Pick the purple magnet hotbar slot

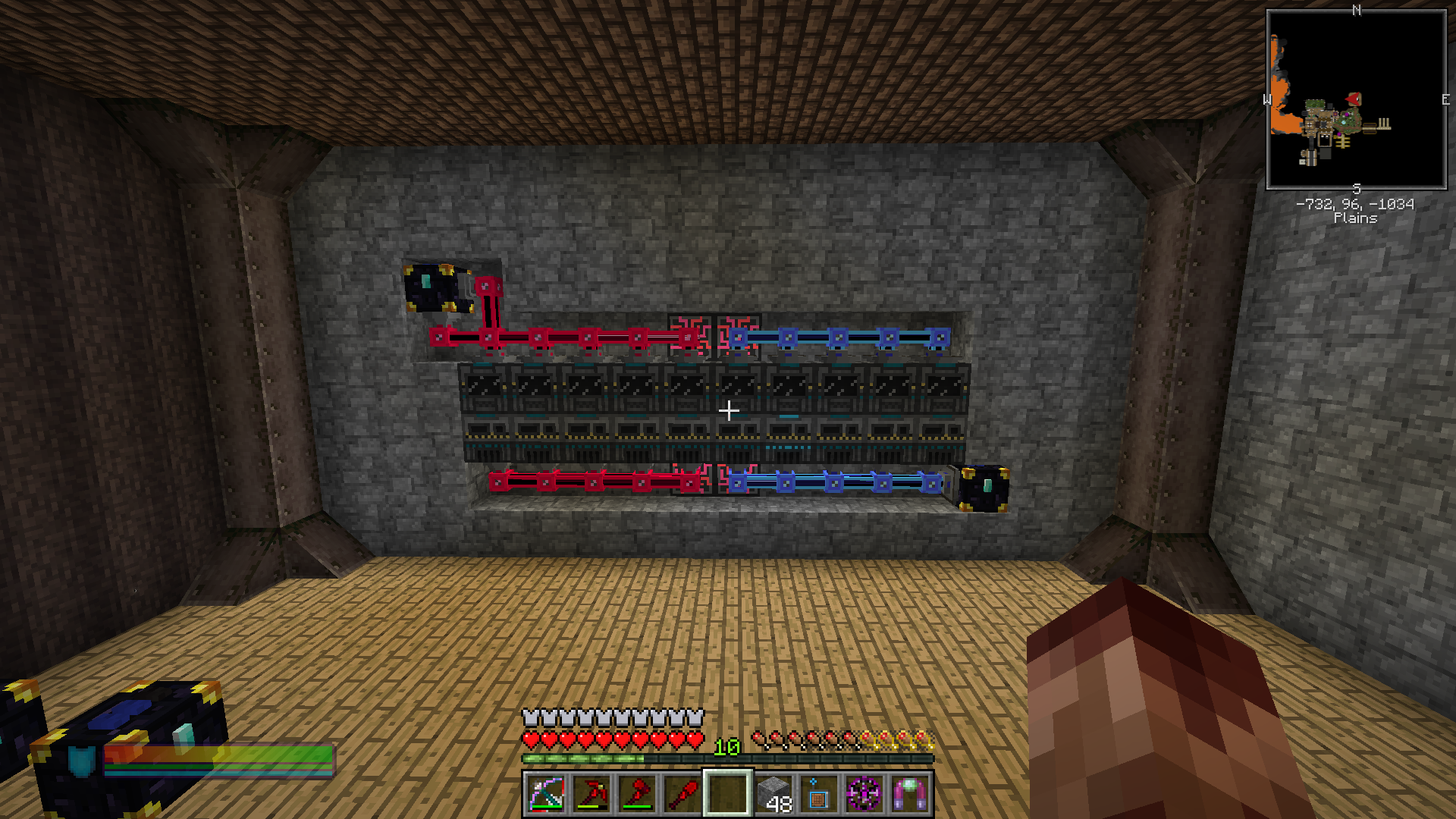(910, 794)
